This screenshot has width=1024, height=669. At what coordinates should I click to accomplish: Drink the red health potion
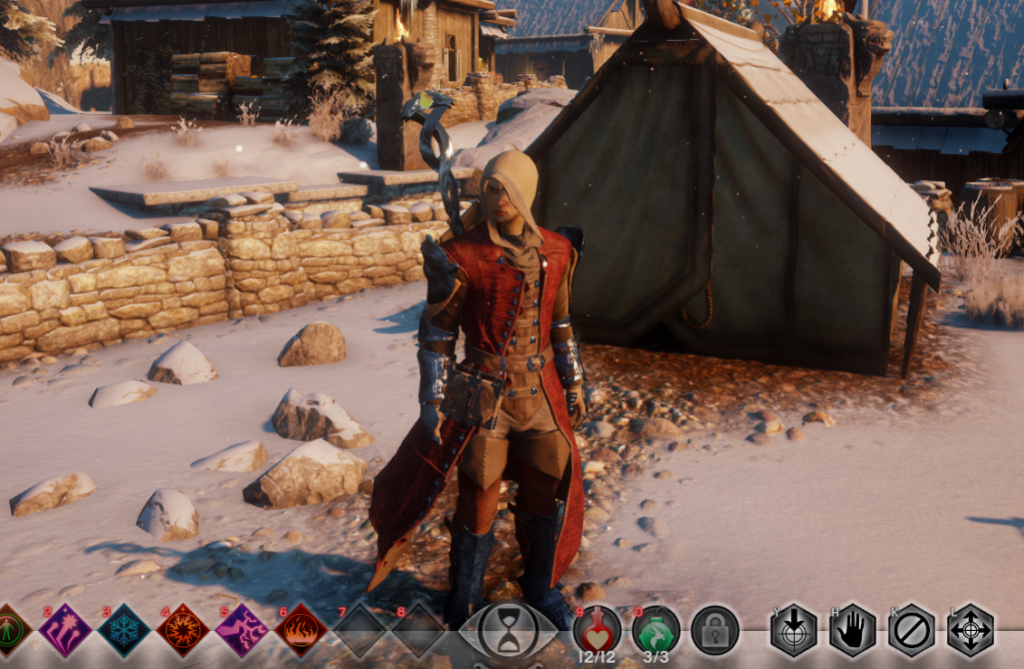(597, 629)
